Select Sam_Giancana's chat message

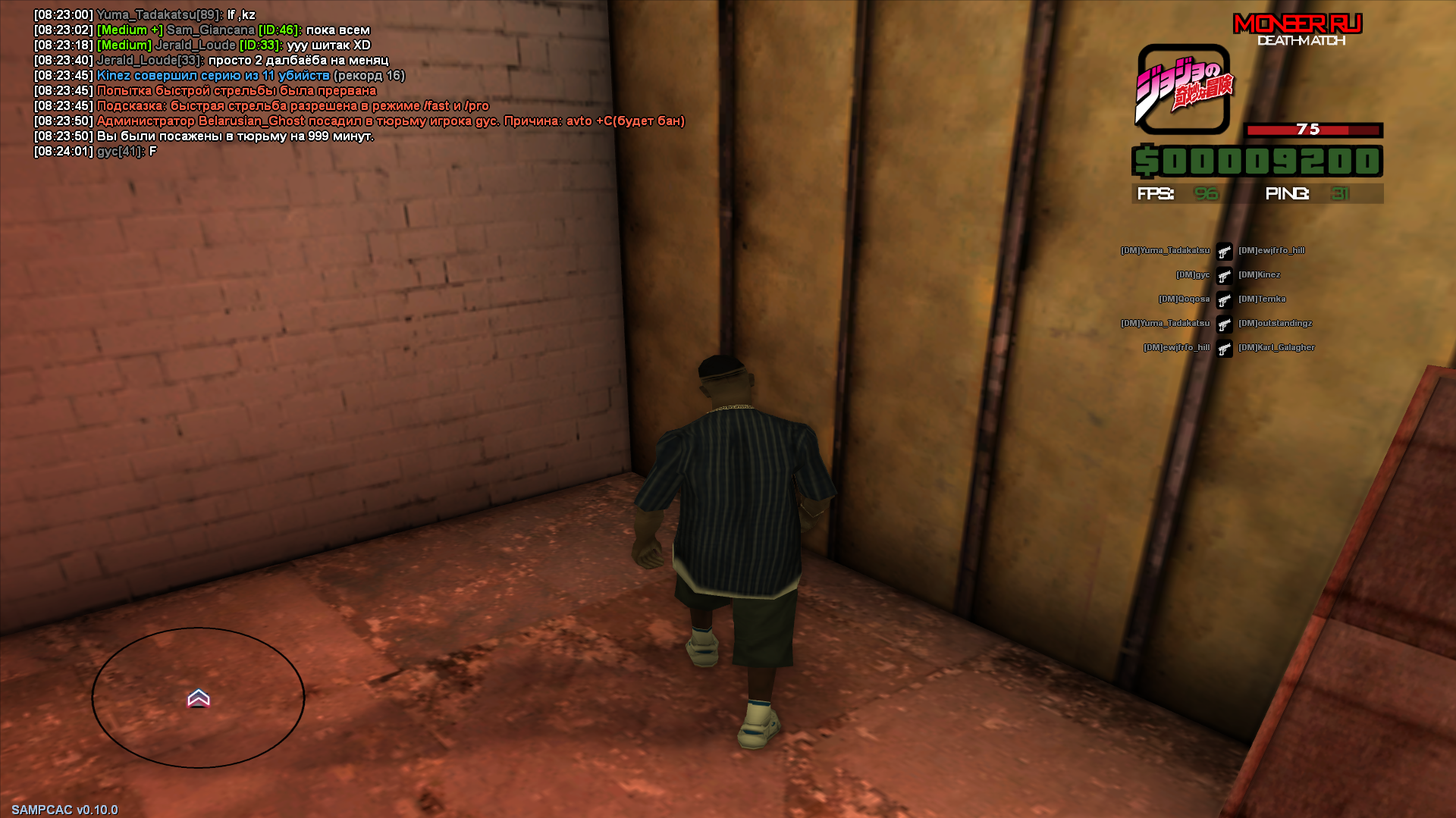(x=234, y=30)
